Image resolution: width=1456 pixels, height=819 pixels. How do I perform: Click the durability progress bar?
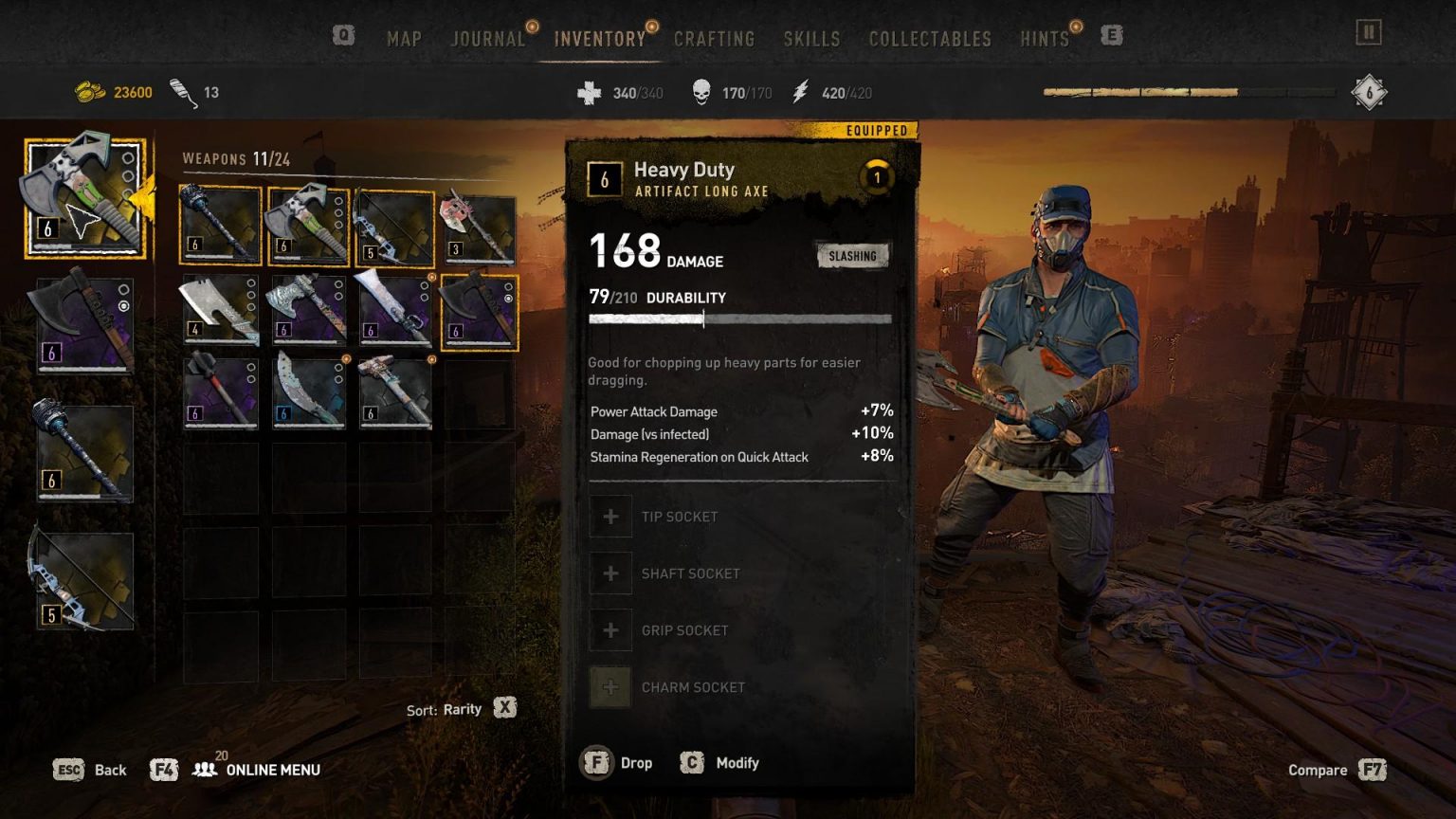[741, 319]
